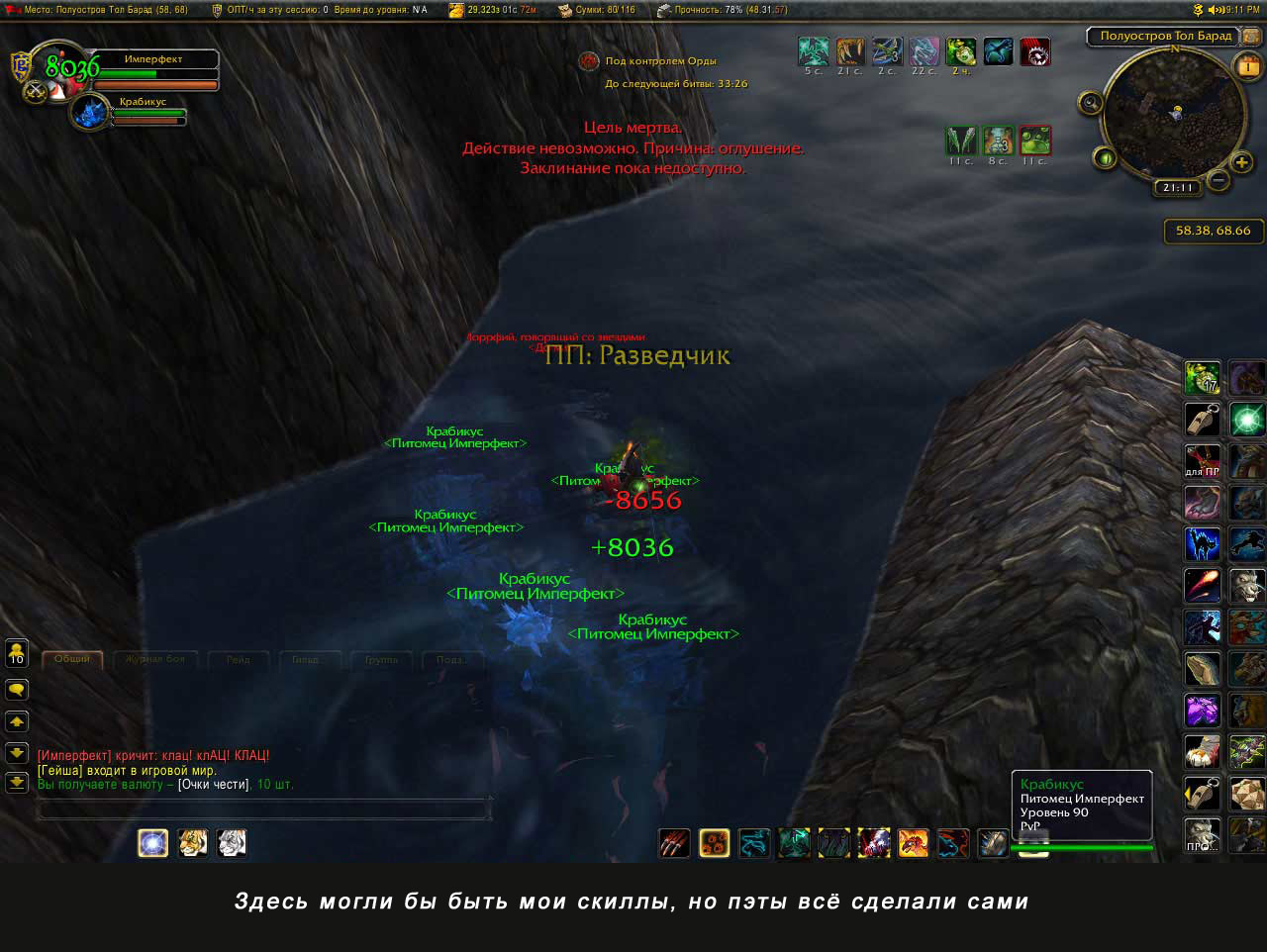1267x952 pixels.
Task: Cast the fiery phoenix bird ability
Action: (x=913, y=843)
